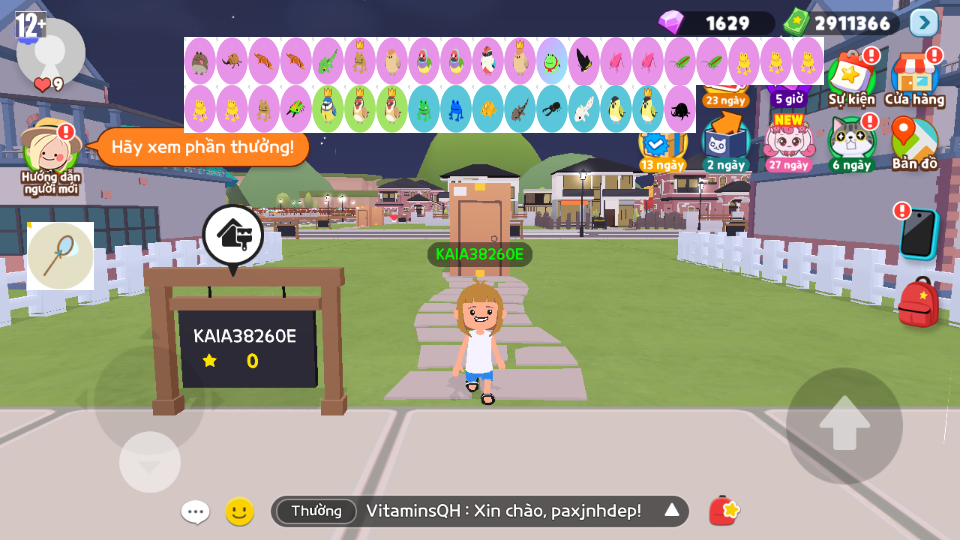Open the red backpack inventory

point(918,302)
